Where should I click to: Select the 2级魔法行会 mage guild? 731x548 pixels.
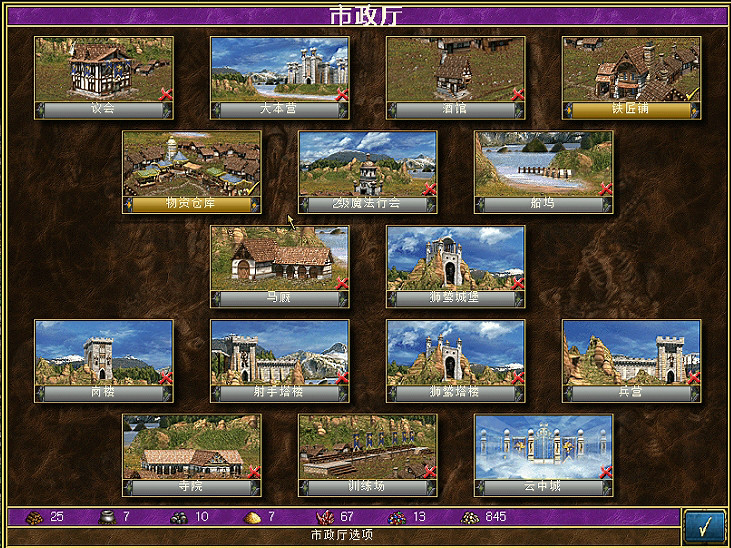[368, 165]
